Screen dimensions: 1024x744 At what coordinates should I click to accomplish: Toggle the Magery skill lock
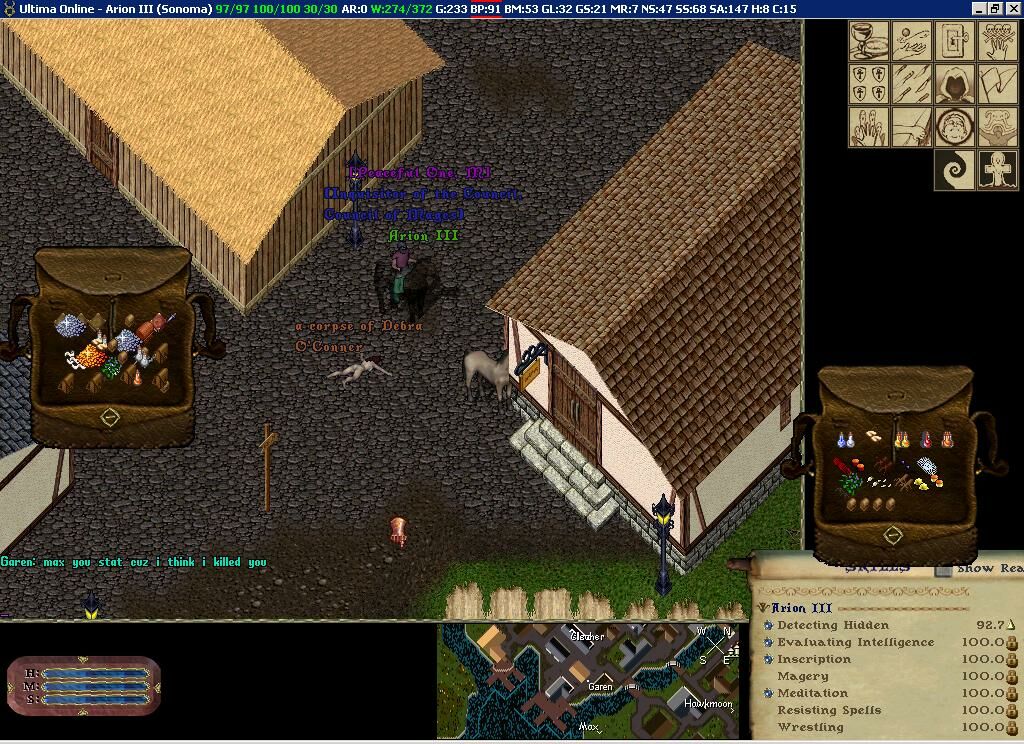point(1011,676)
